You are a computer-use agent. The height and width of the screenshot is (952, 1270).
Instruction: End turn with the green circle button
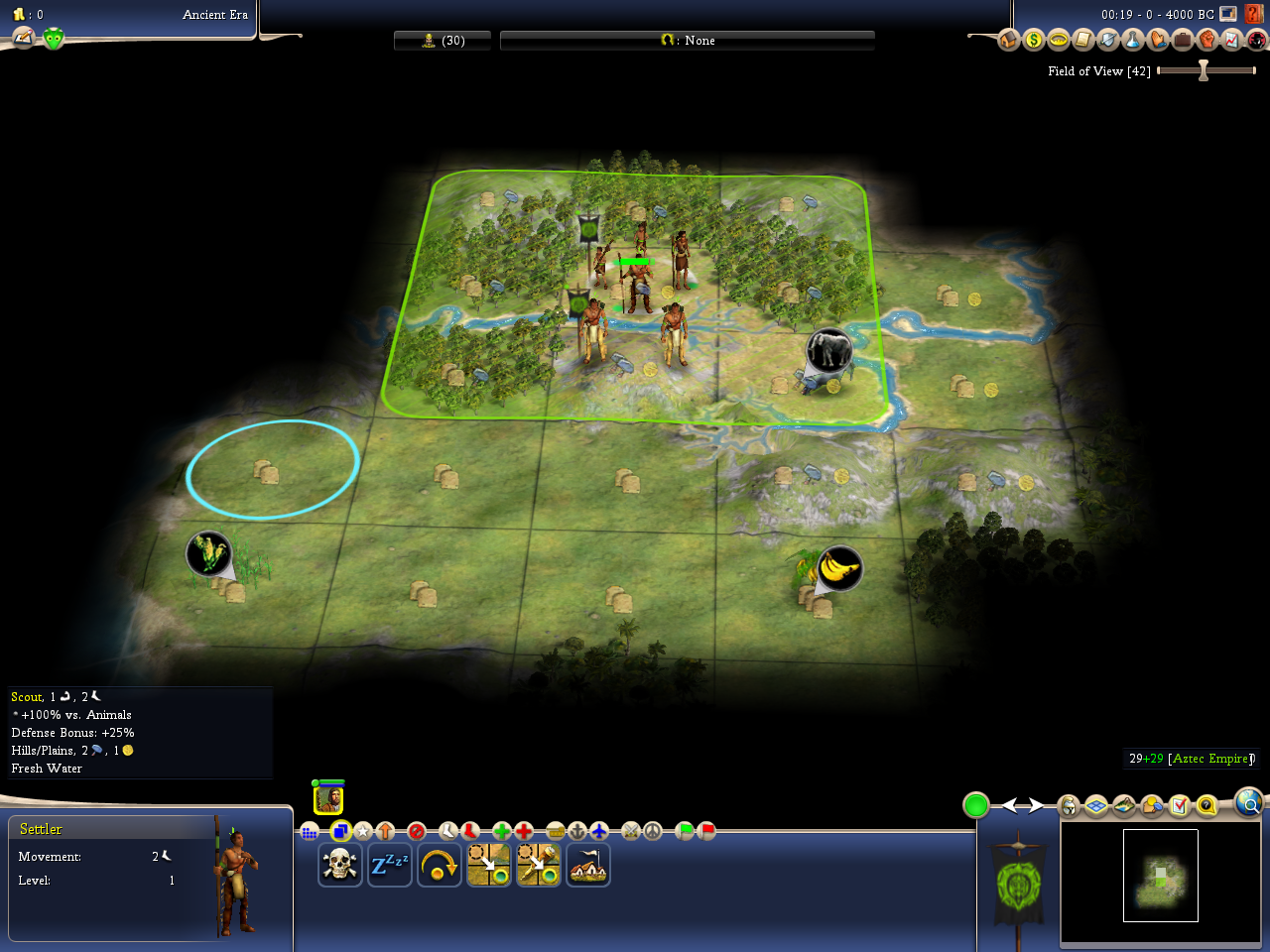tap(976, 805)
